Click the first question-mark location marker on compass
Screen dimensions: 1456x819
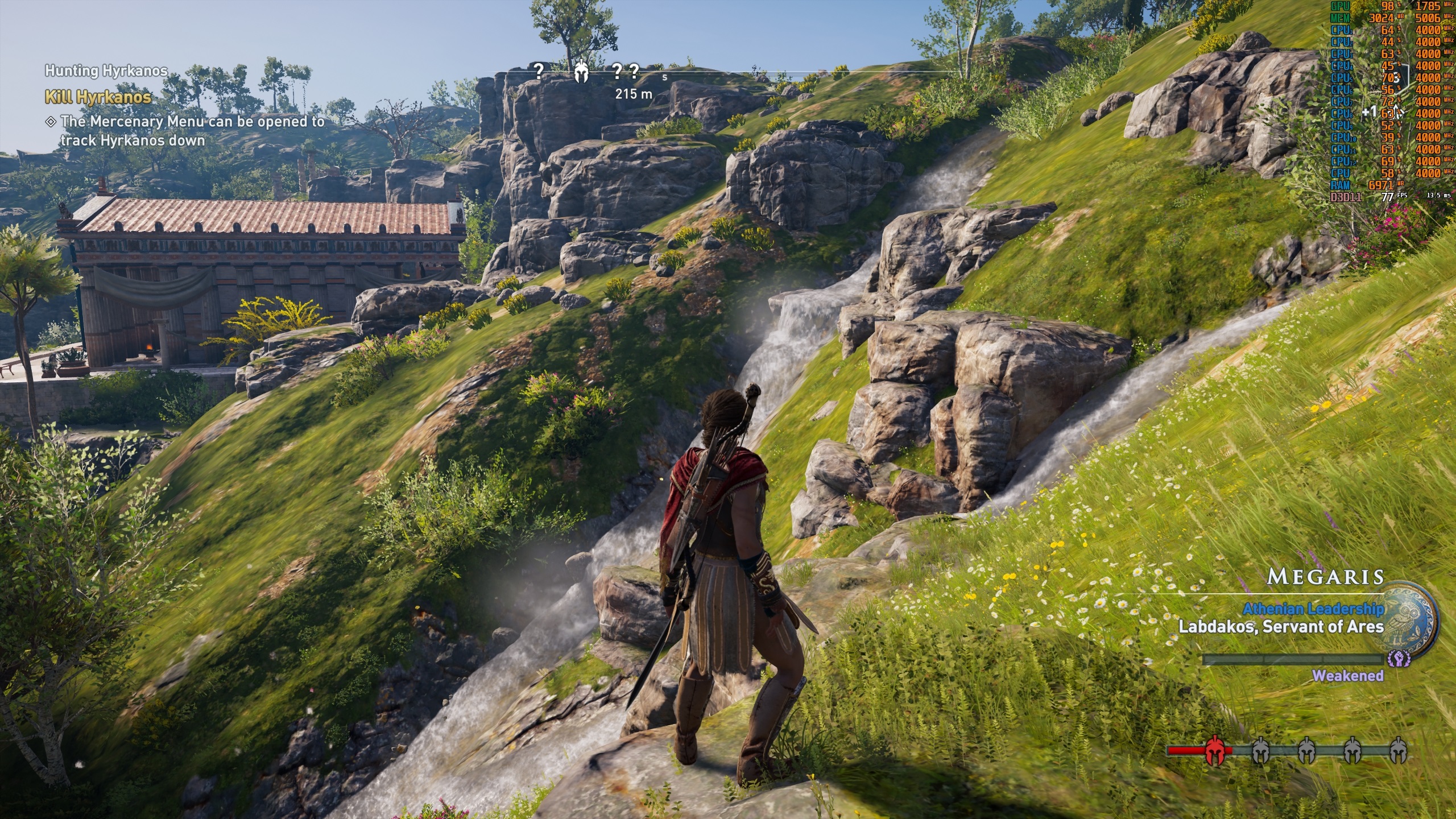click(x=539, y=72)
